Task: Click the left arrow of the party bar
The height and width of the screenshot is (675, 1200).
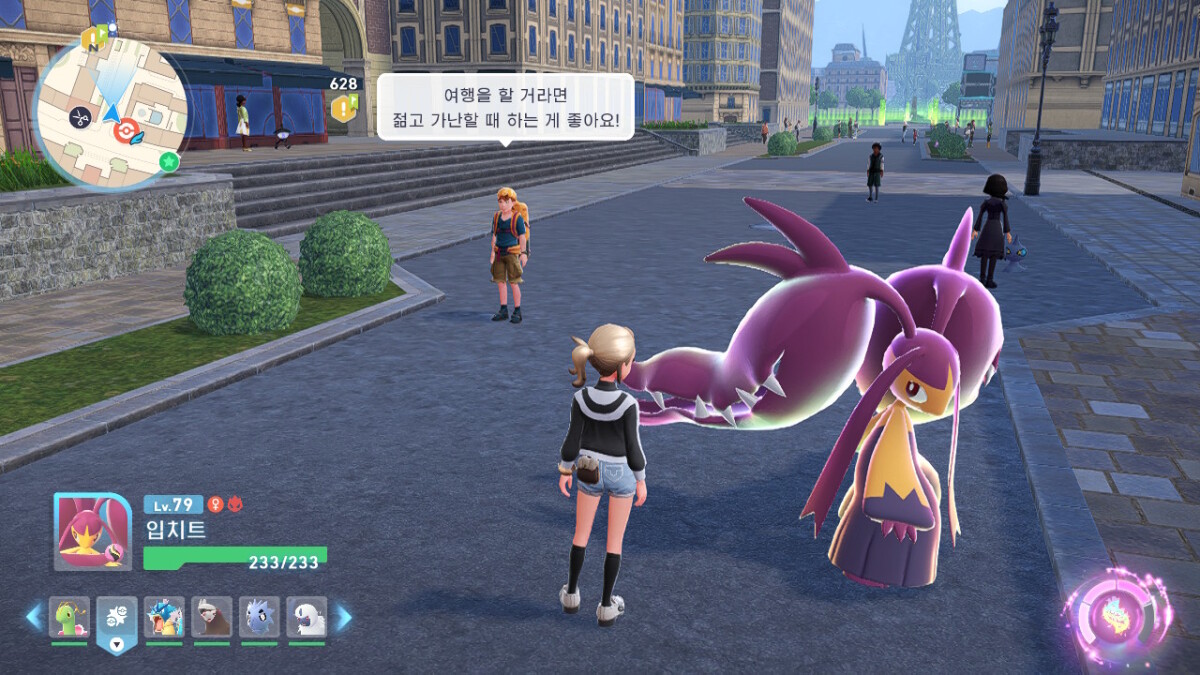Action: (x=34, y=617)
